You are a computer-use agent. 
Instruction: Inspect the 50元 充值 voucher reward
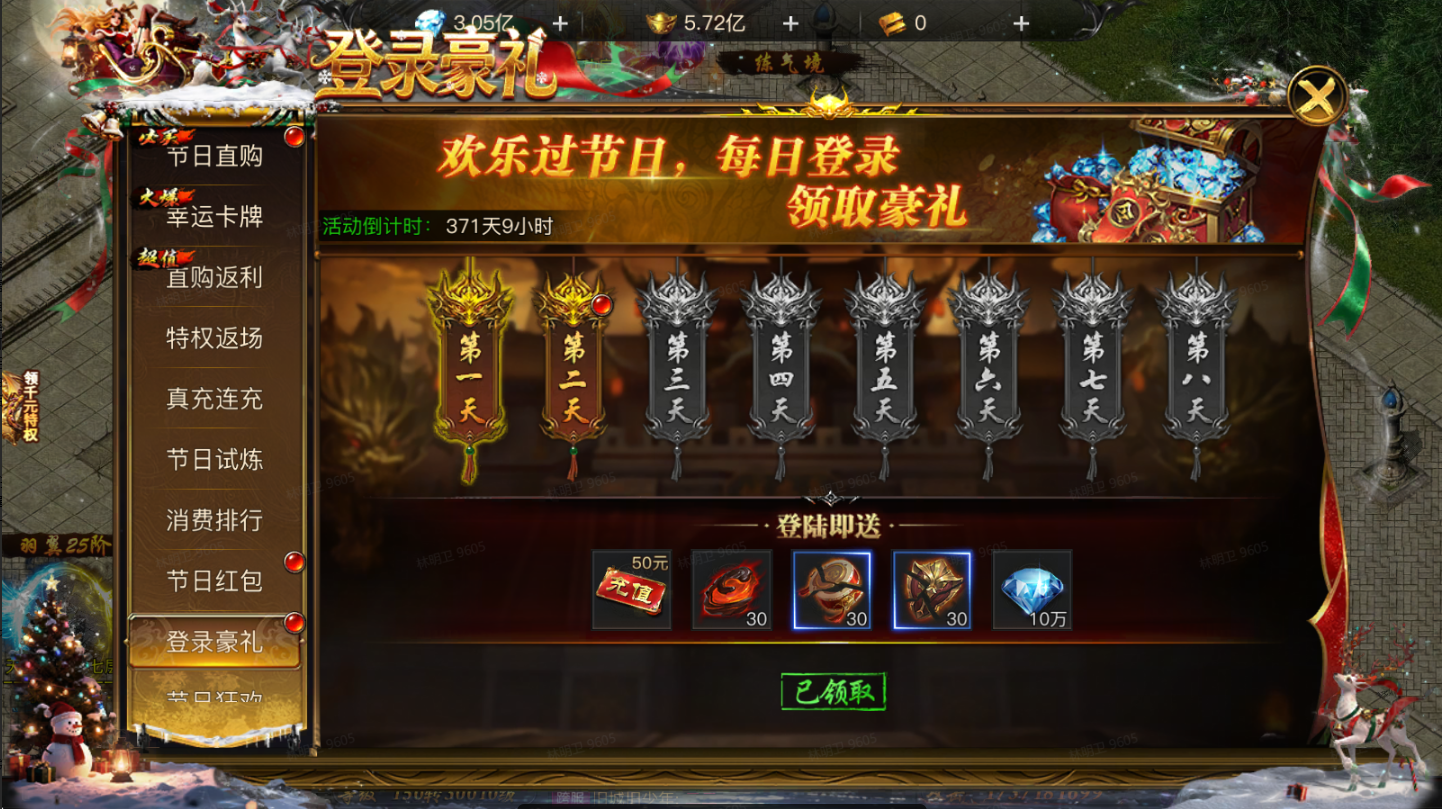pyautogui.click(x=631, y=590)
